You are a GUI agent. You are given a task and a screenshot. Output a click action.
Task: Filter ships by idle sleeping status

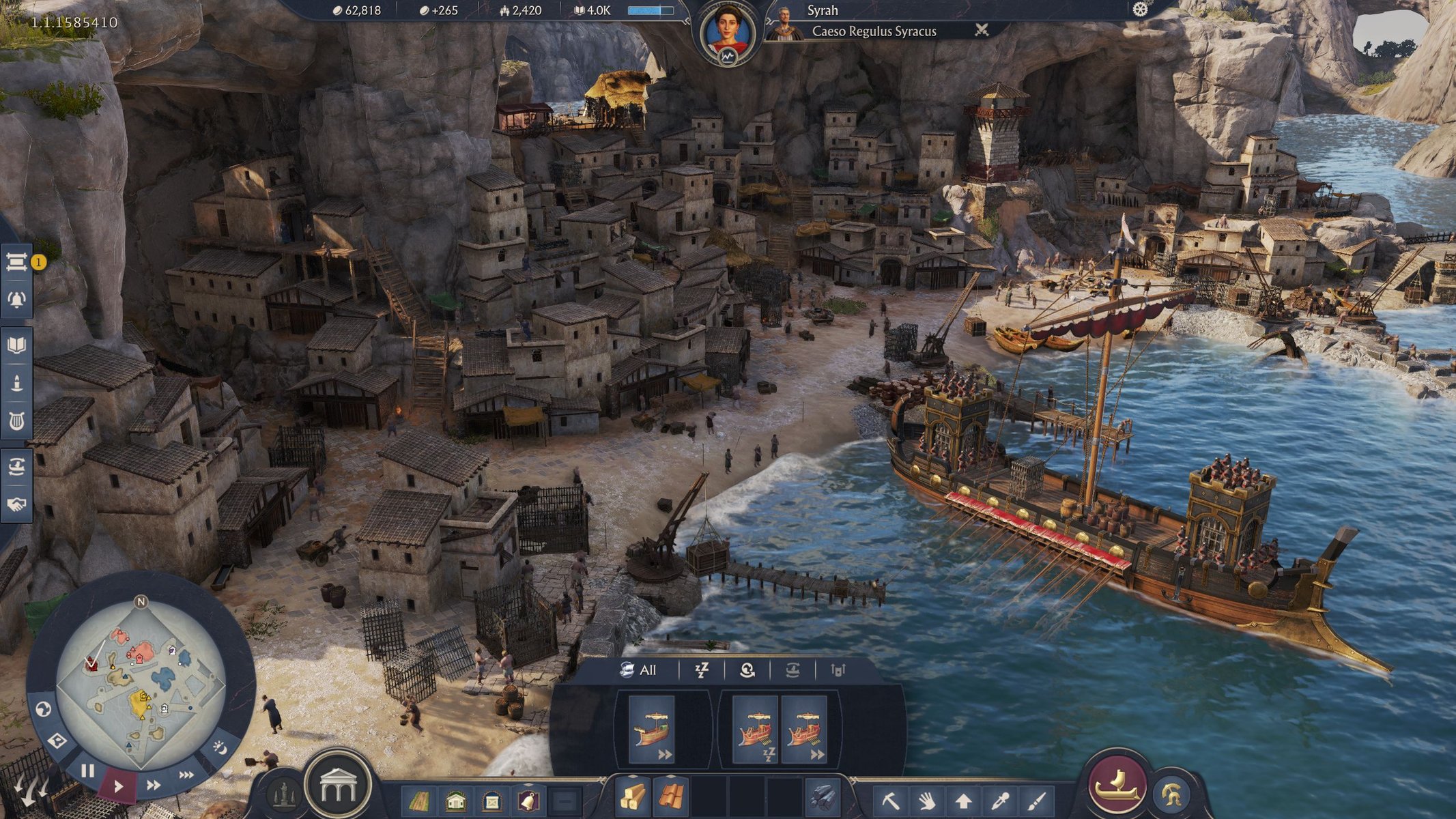click(701, 670)
